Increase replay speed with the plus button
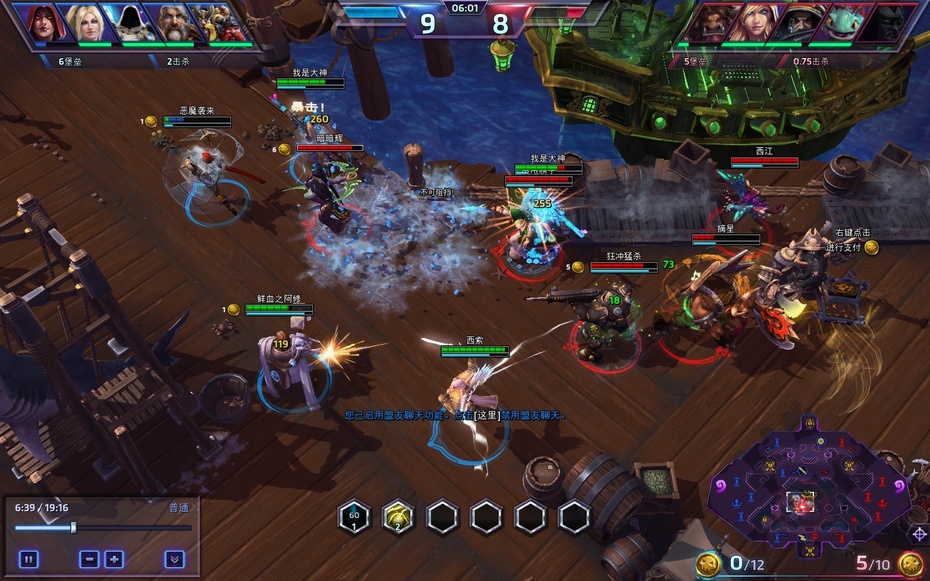The height and width of the screenshot is (581, 930). click(114, 559)
